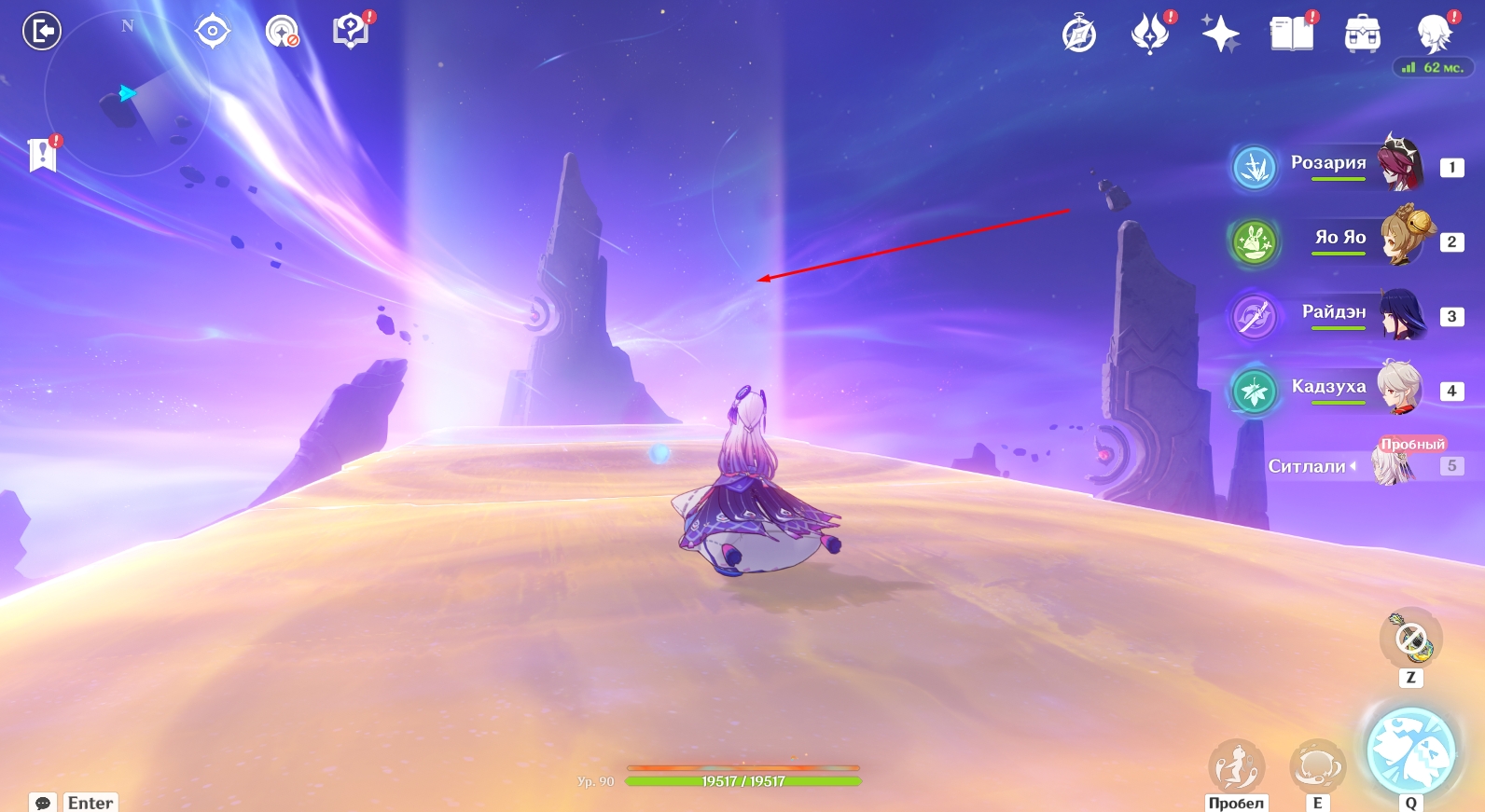Open the backpack inventory

pyautogui.click(x=1362, y=34)
